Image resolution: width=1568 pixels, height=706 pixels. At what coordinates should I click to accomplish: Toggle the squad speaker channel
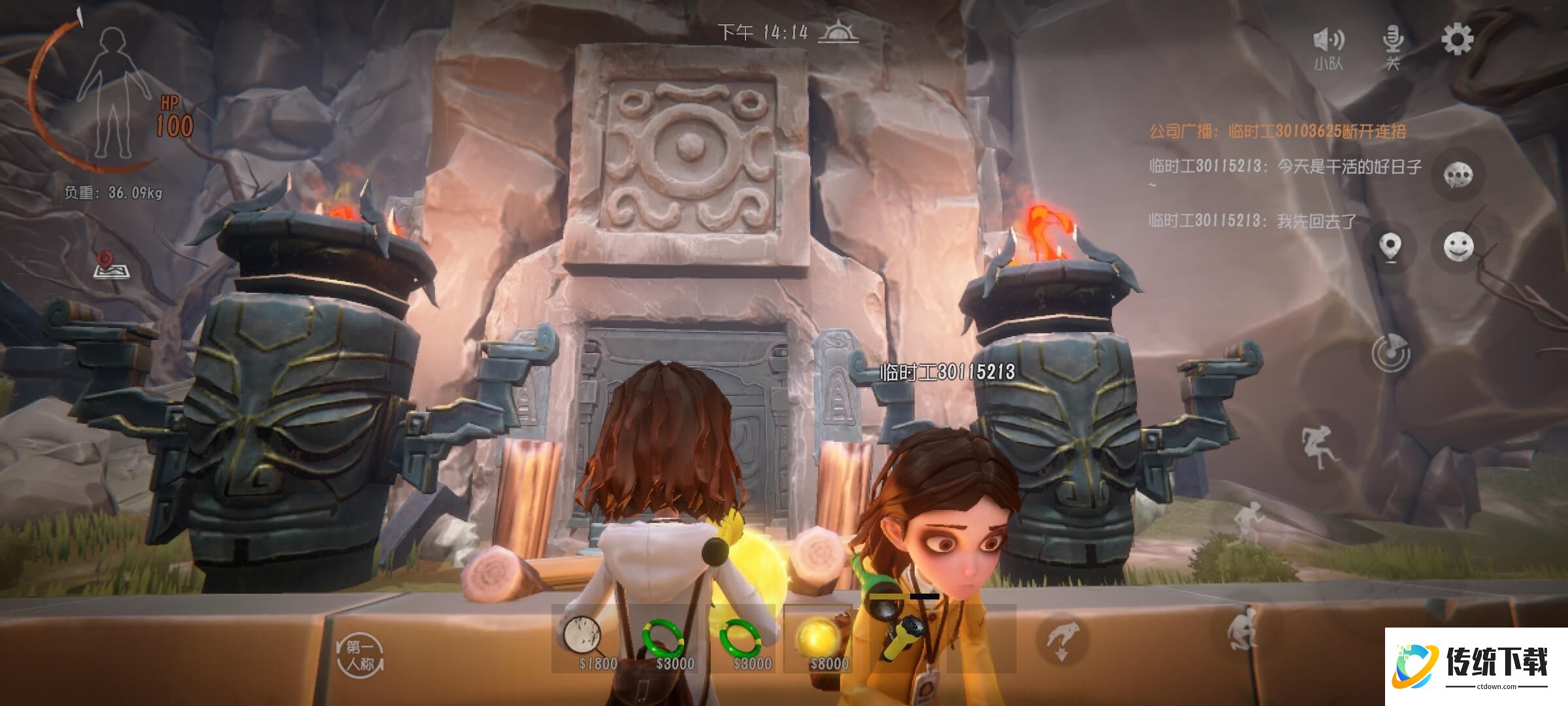1328,47
